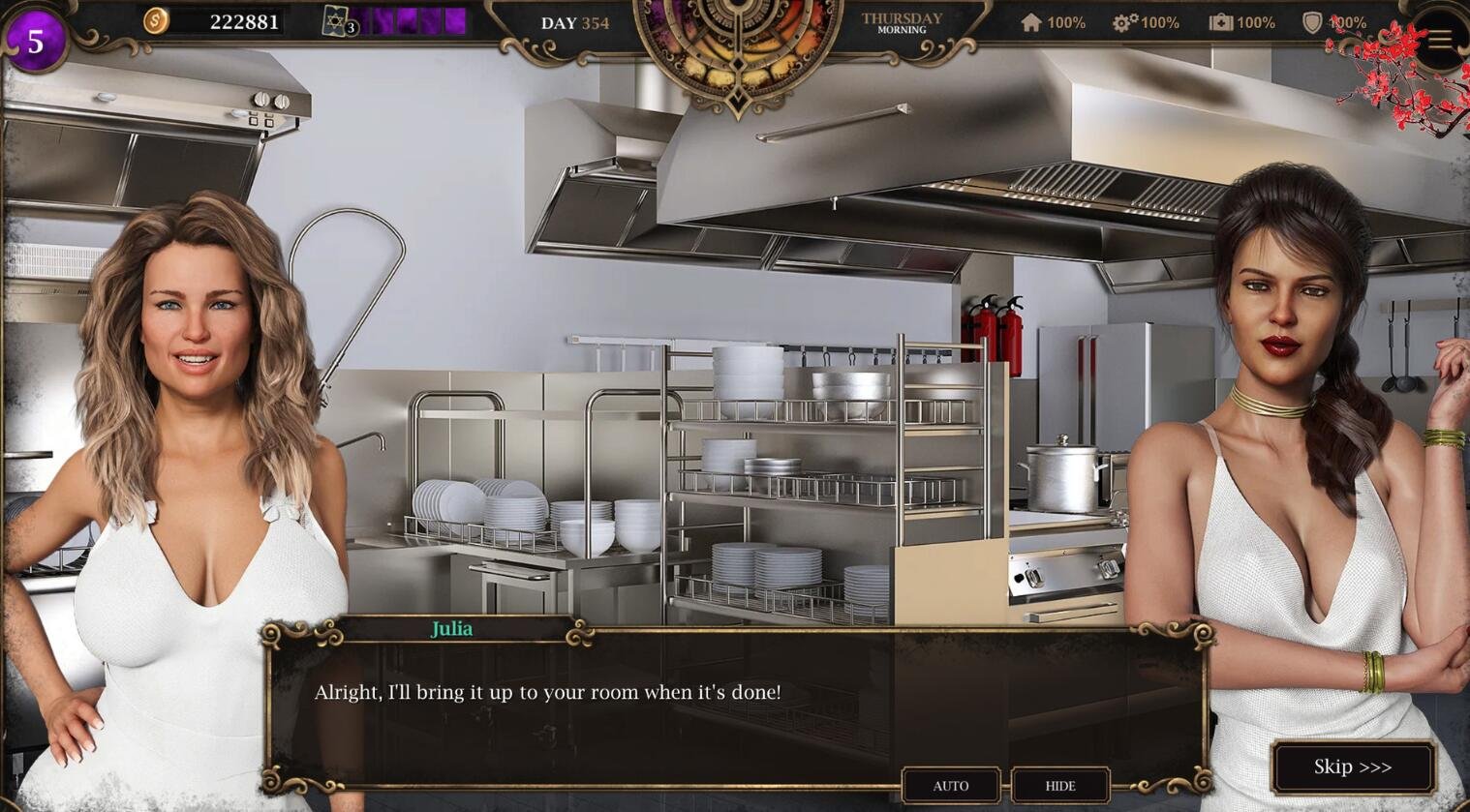The image size is (1470, 812).
Task: Click the Julia nameplate on the dialogue box
Action: (x=452, y=628)
